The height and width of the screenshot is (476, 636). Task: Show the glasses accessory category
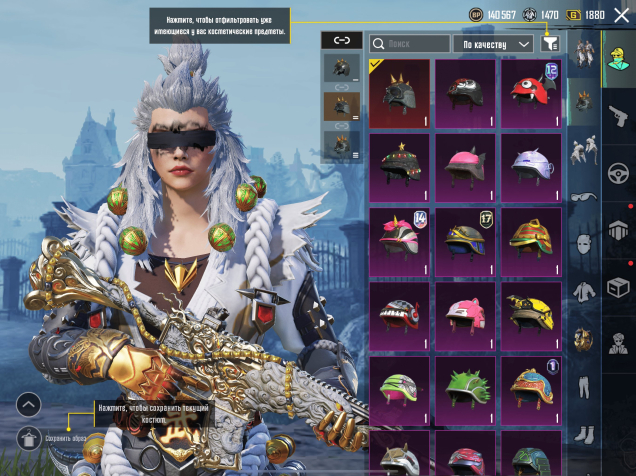(x=584, y=197)
